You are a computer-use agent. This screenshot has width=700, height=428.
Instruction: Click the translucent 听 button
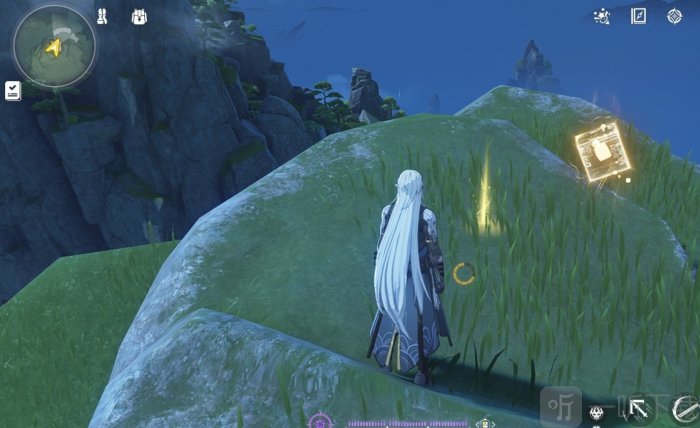click(559, 406)
